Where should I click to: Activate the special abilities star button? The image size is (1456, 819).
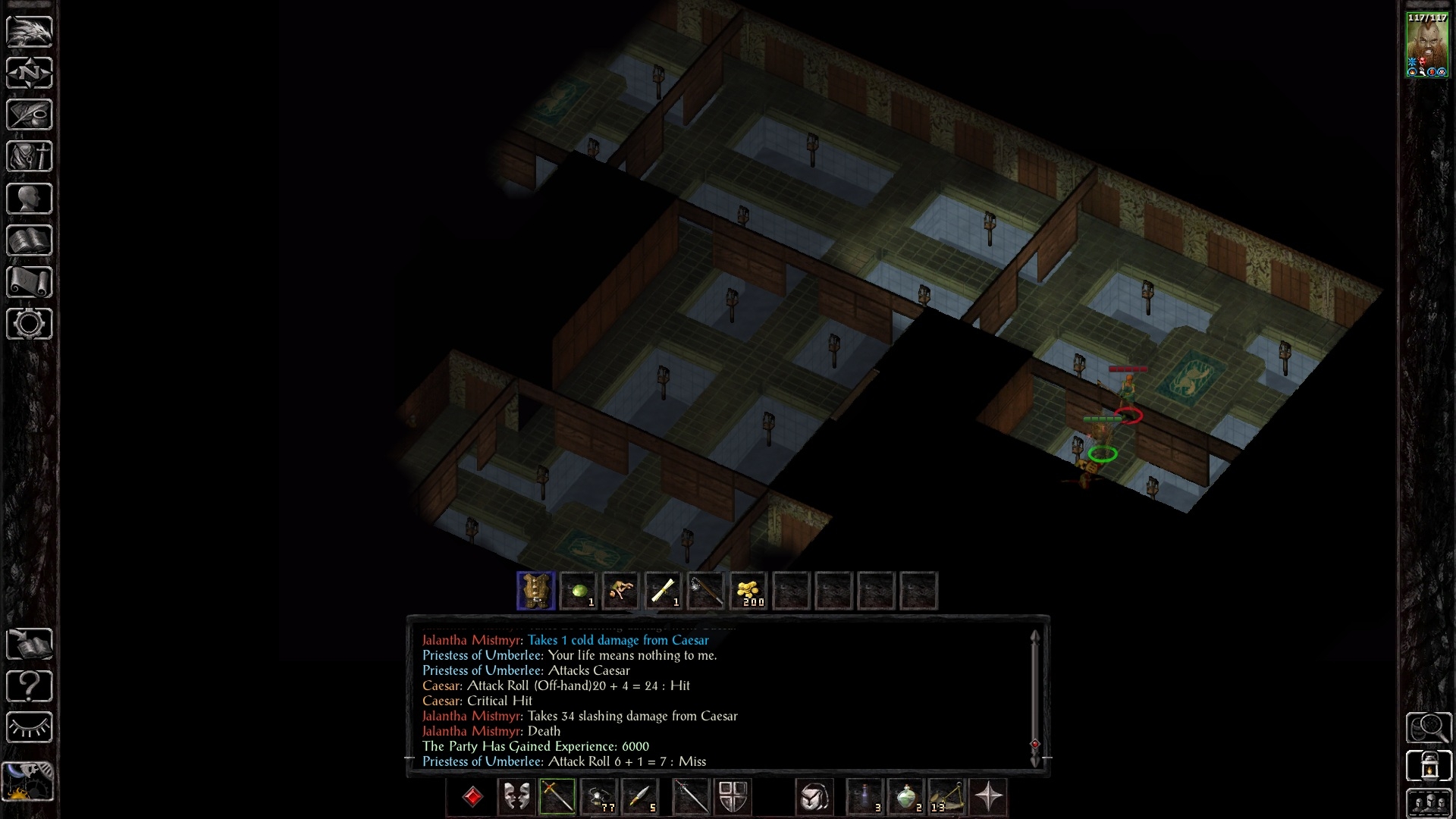(989, 797)
